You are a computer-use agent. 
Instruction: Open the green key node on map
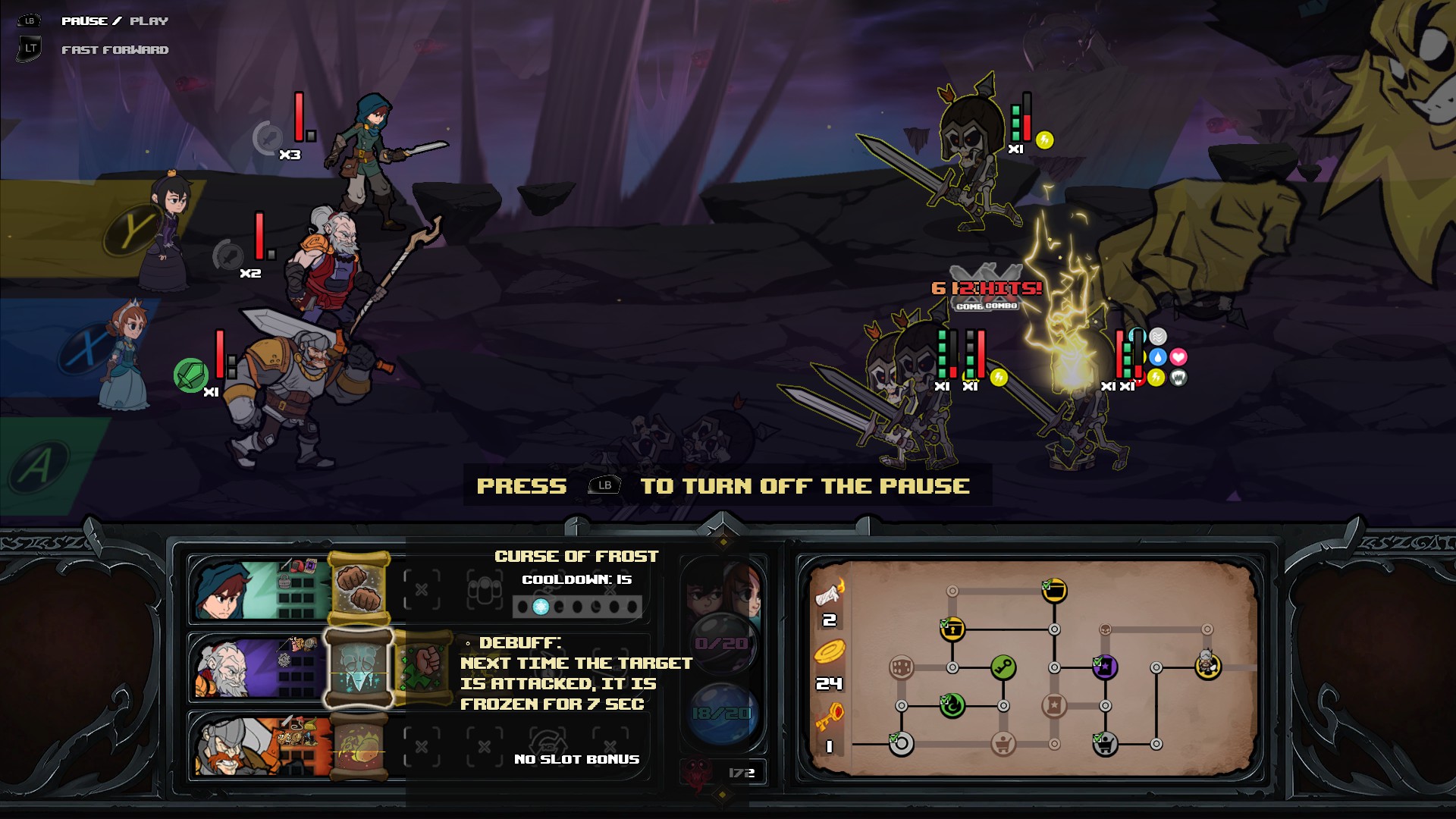1003,667
